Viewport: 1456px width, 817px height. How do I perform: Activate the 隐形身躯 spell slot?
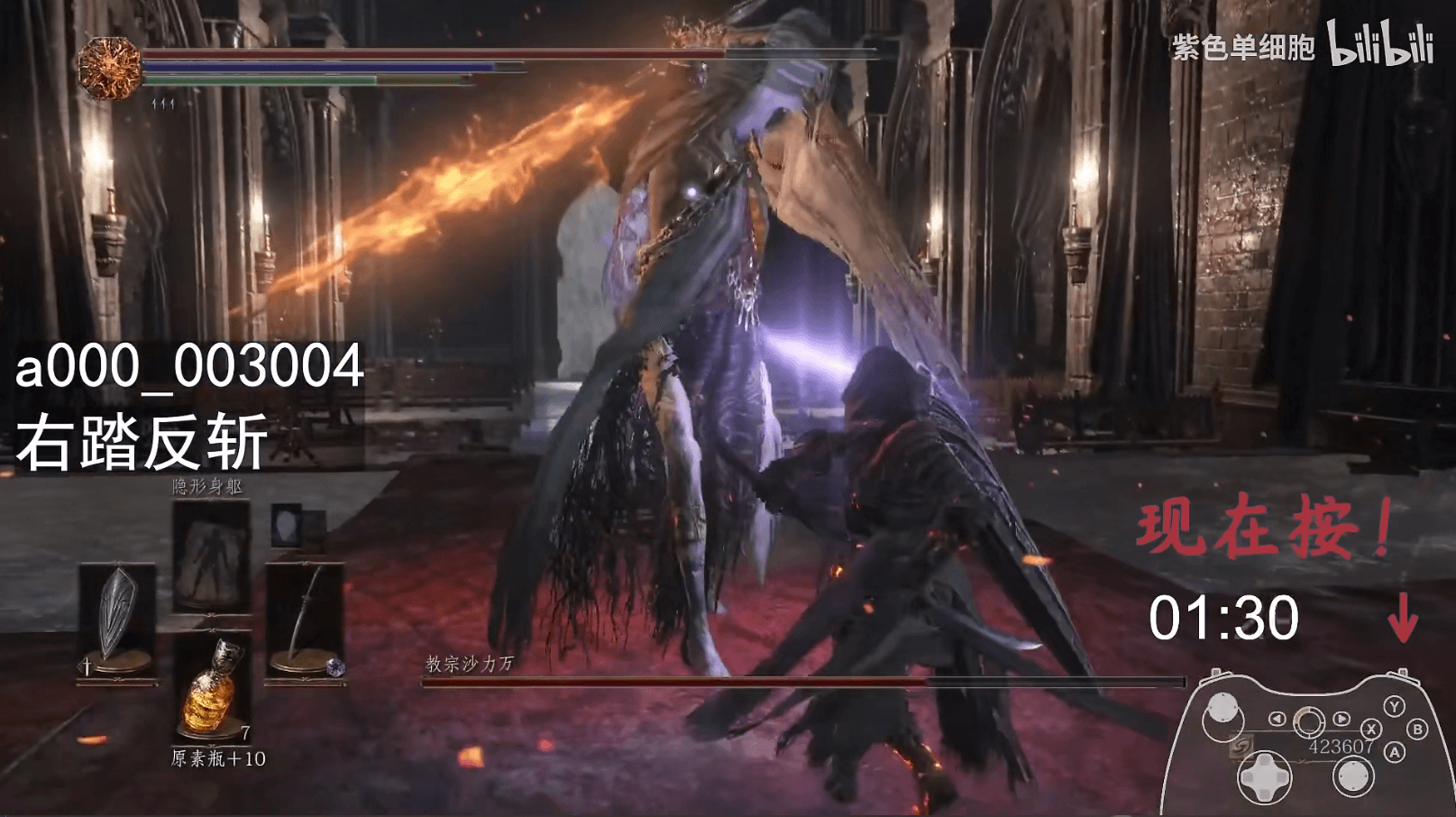coord(211,554)
